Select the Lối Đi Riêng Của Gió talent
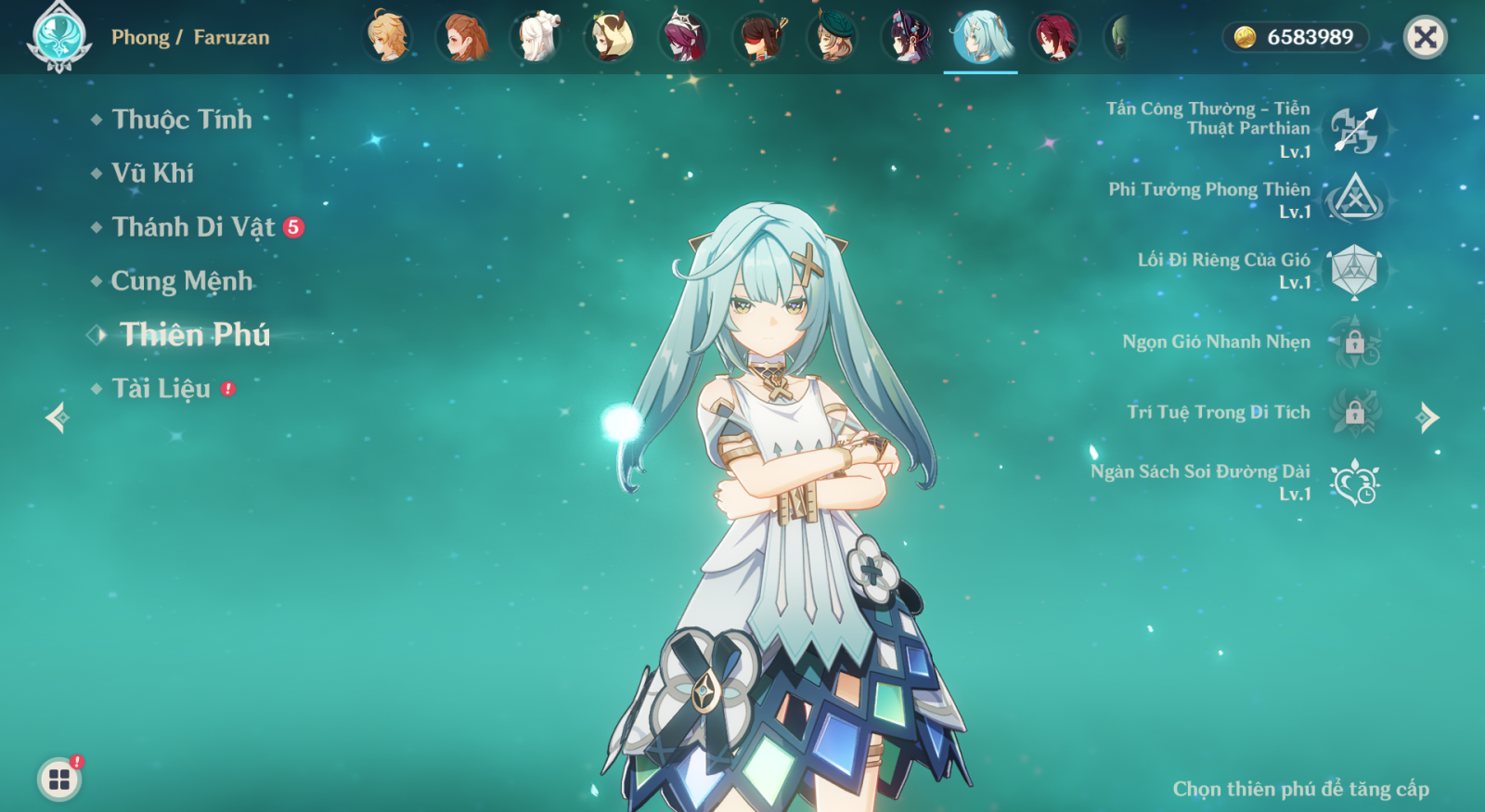The width and height of the screenshot is (1485, 812). click(1354, 271)
